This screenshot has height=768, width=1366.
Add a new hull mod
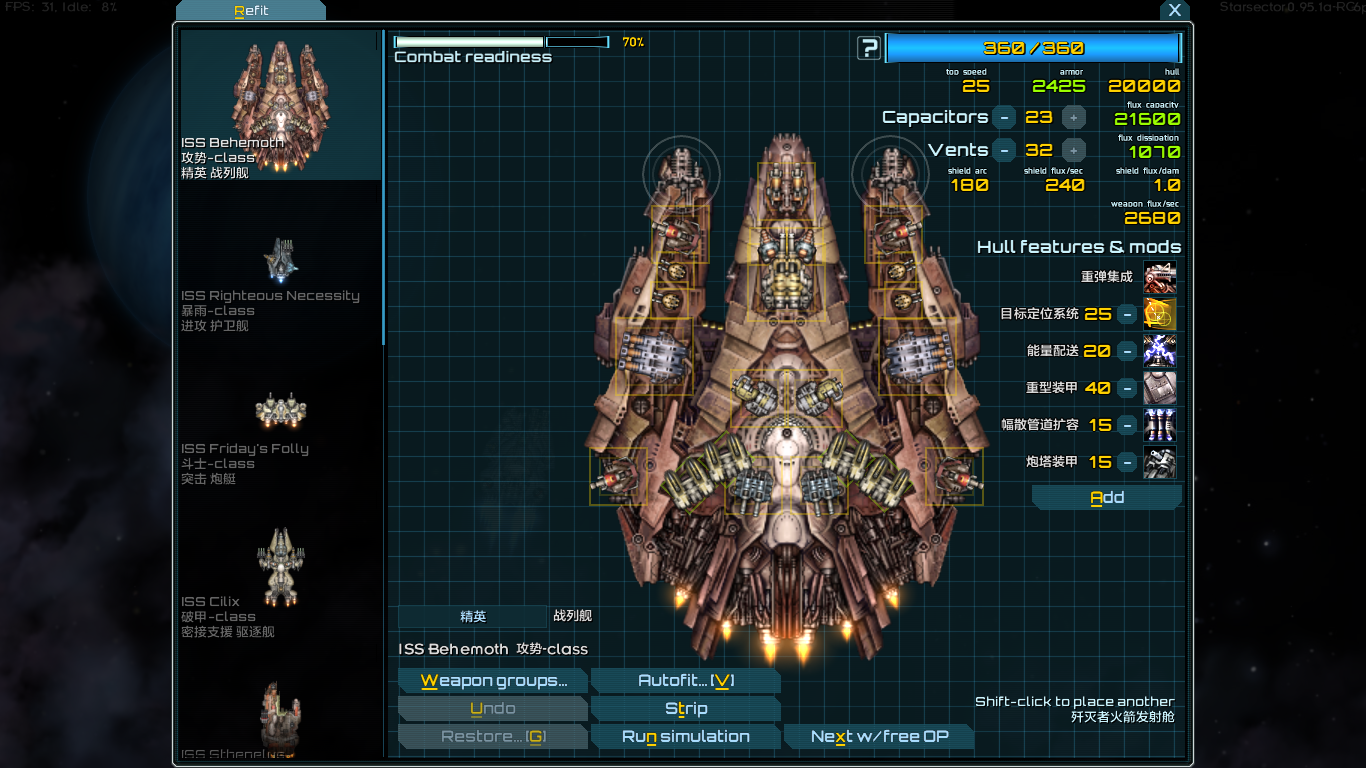(x=1106, y=498)
